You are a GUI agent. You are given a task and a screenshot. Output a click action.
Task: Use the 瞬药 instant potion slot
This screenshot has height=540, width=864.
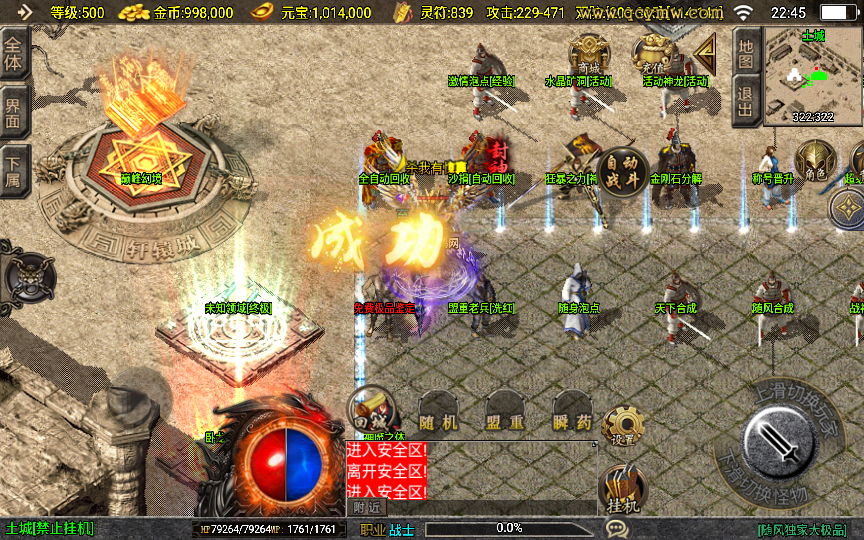(571, 419)
